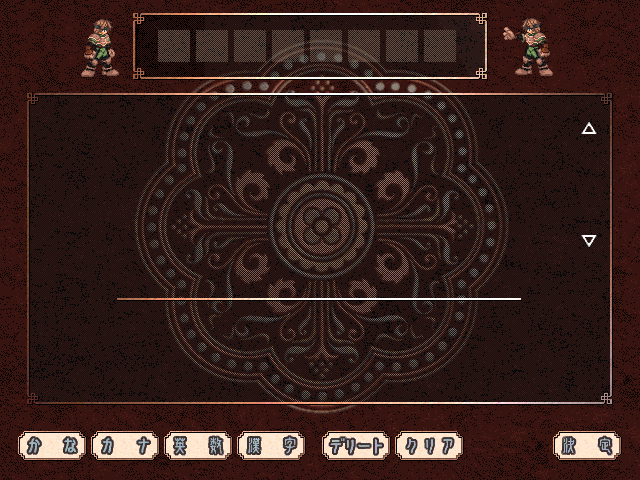Clear the name with クリア
The width and height of the screenshot is (640, 480).
coord(429,446)
